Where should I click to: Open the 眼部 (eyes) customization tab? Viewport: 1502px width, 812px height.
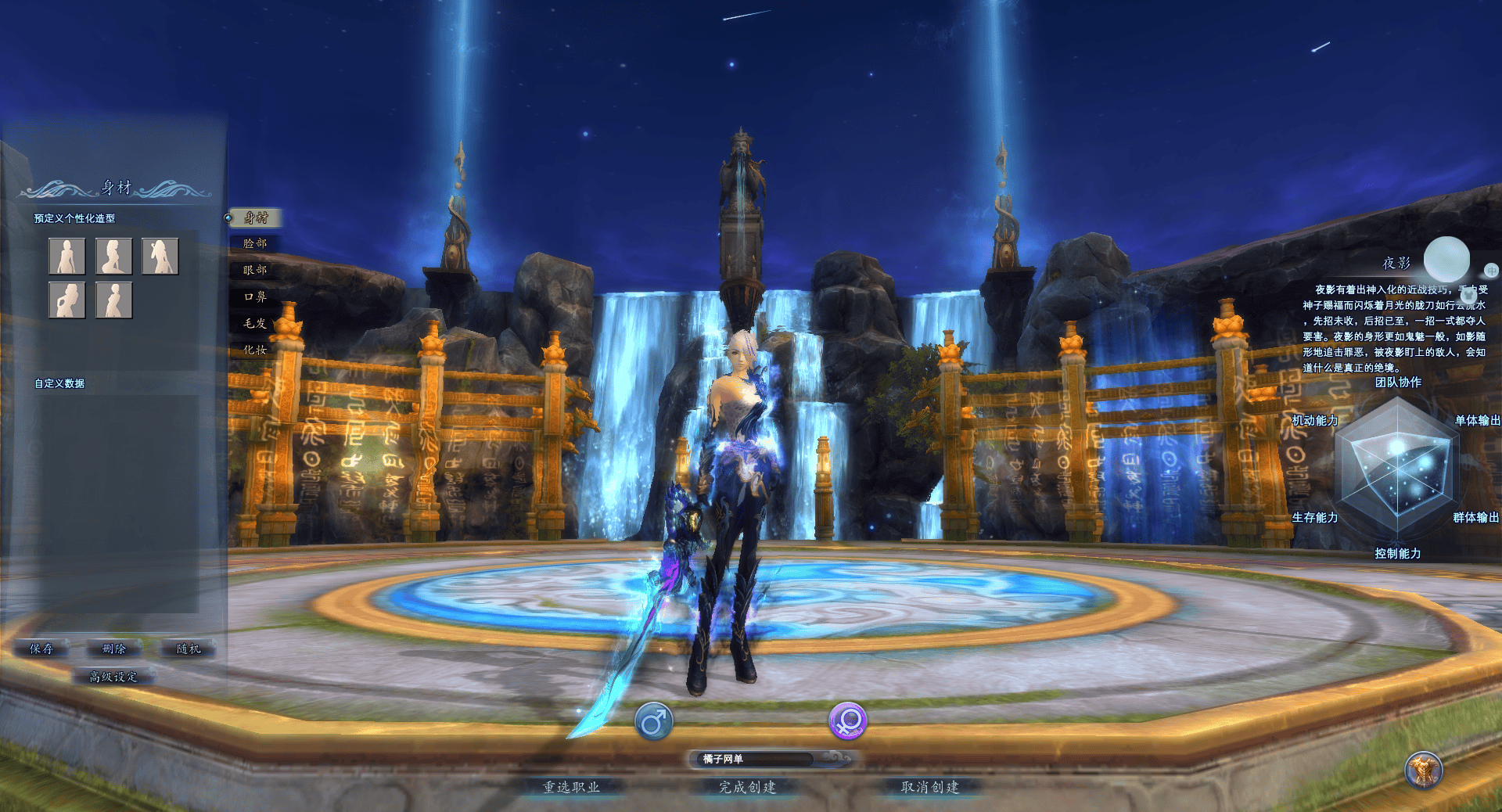(255, 271)
